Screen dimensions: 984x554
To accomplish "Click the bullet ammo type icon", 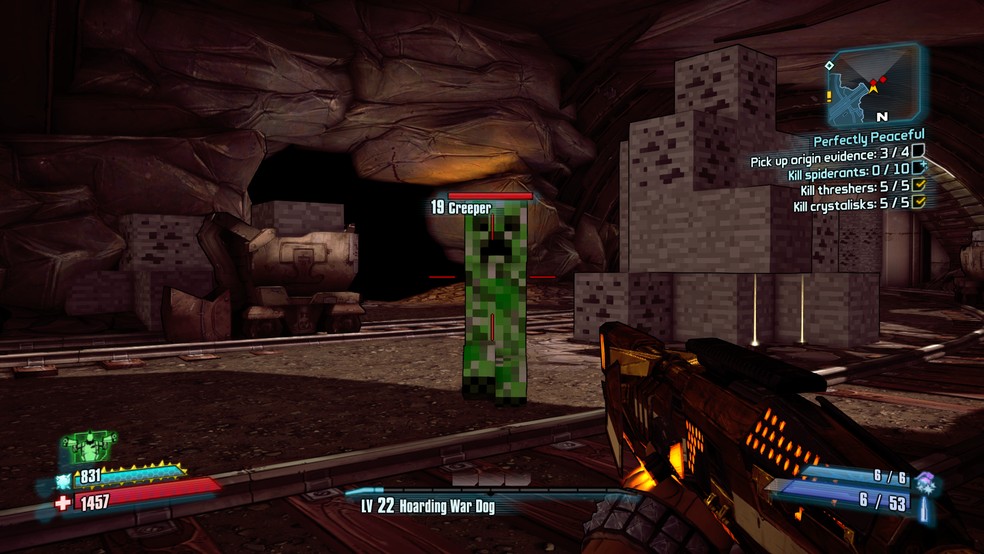I will 925,509.
